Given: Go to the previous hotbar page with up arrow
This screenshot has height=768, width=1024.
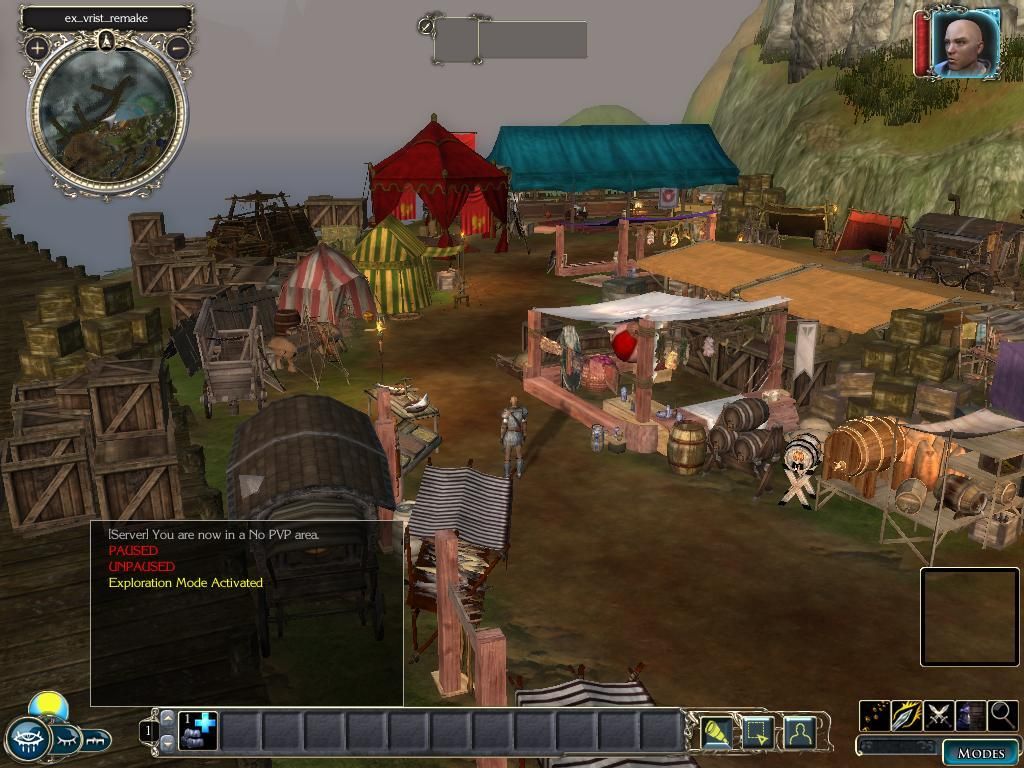Looking at the screenshot, I should click(x=167, y=719).
